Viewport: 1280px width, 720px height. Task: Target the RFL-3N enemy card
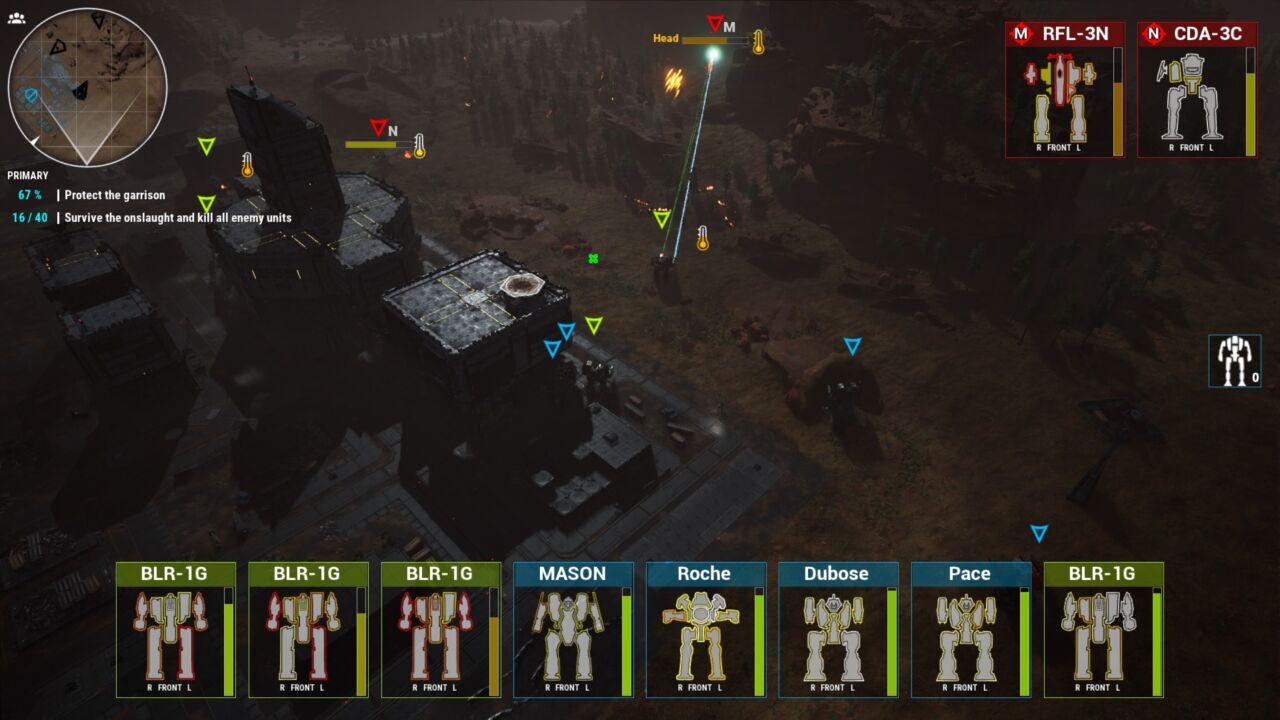coord(1065,90)
